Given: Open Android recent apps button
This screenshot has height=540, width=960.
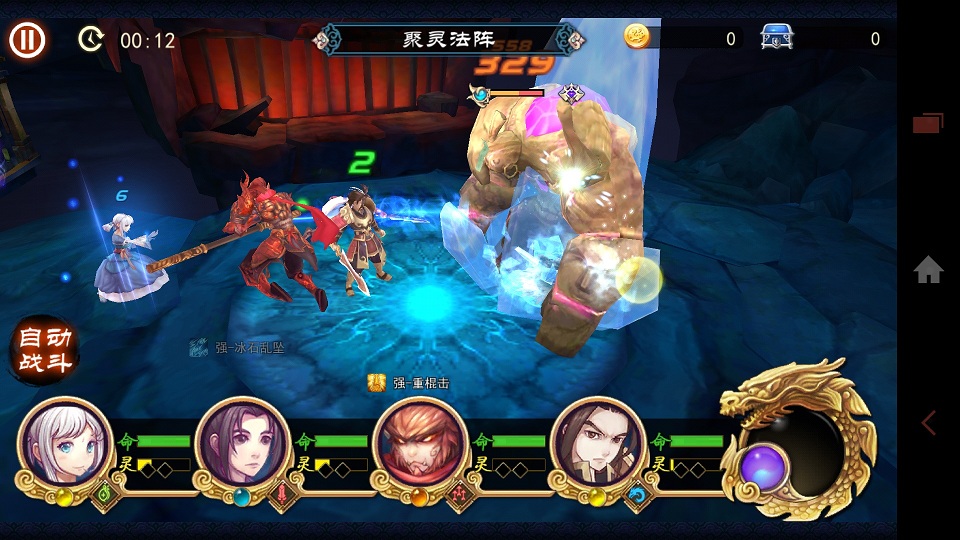Looking at the screenshot, I should pyautogui.click(x=927, y=123).
